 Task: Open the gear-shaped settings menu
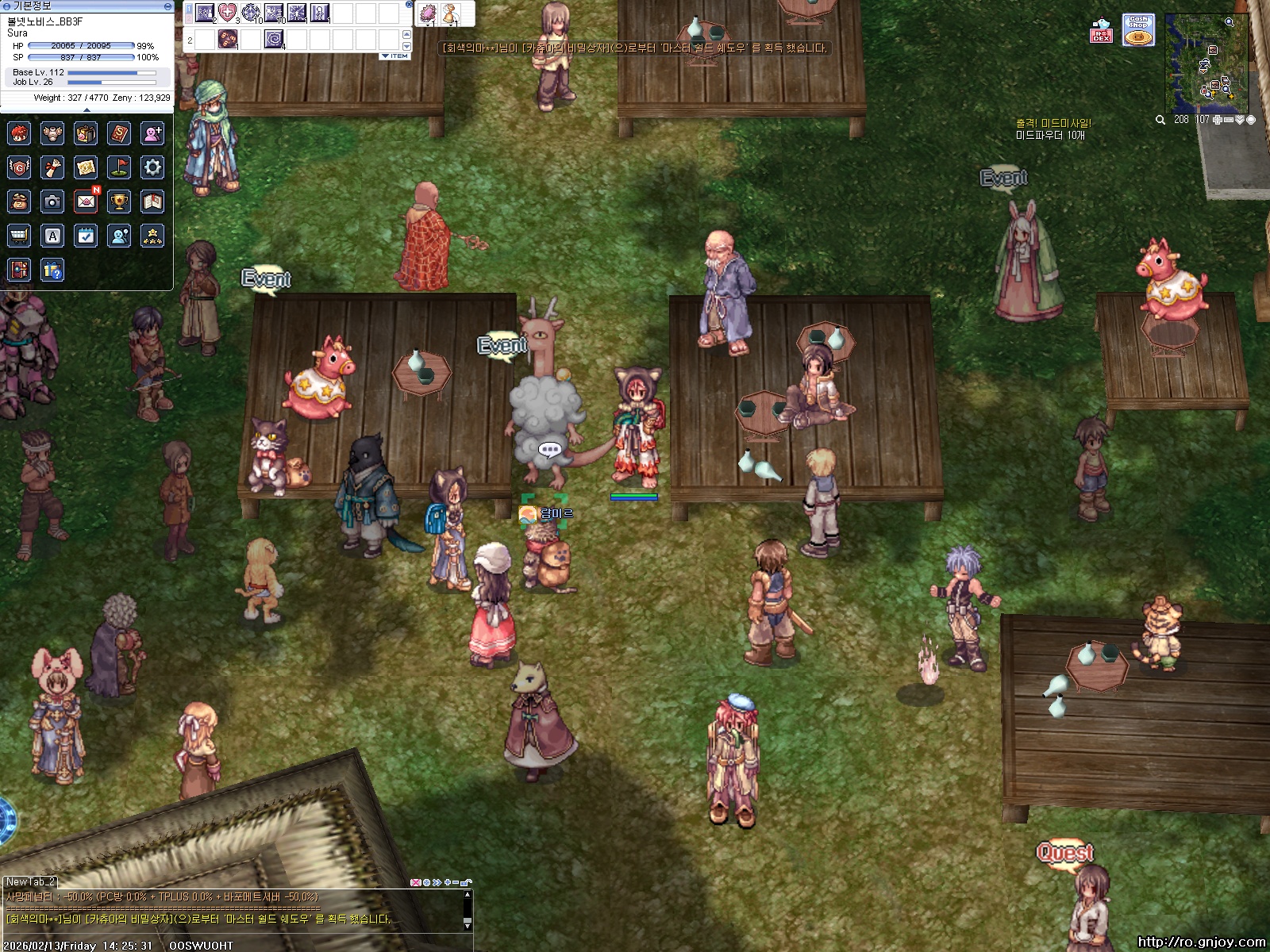[152, 167]
